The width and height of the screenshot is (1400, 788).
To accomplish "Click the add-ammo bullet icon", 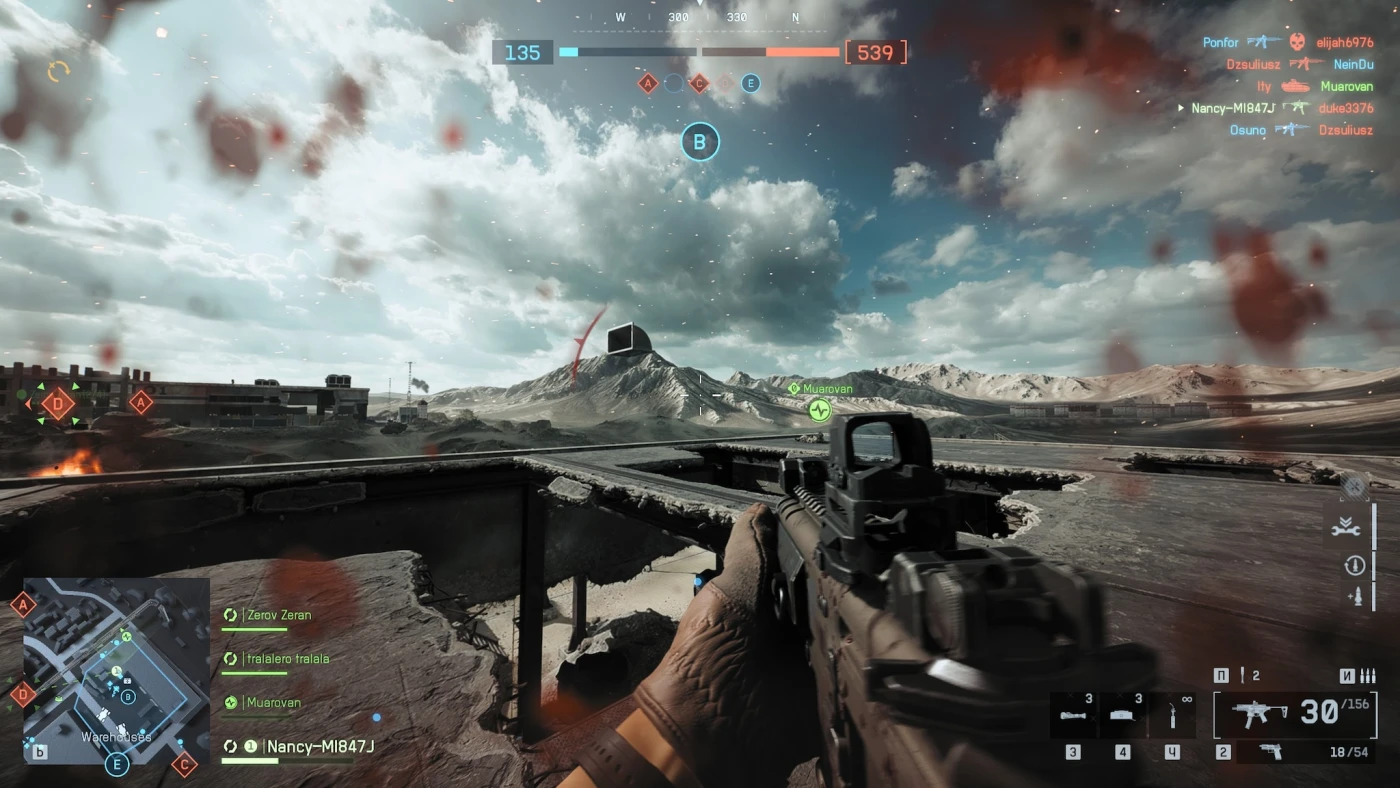I will (1354, 597).
